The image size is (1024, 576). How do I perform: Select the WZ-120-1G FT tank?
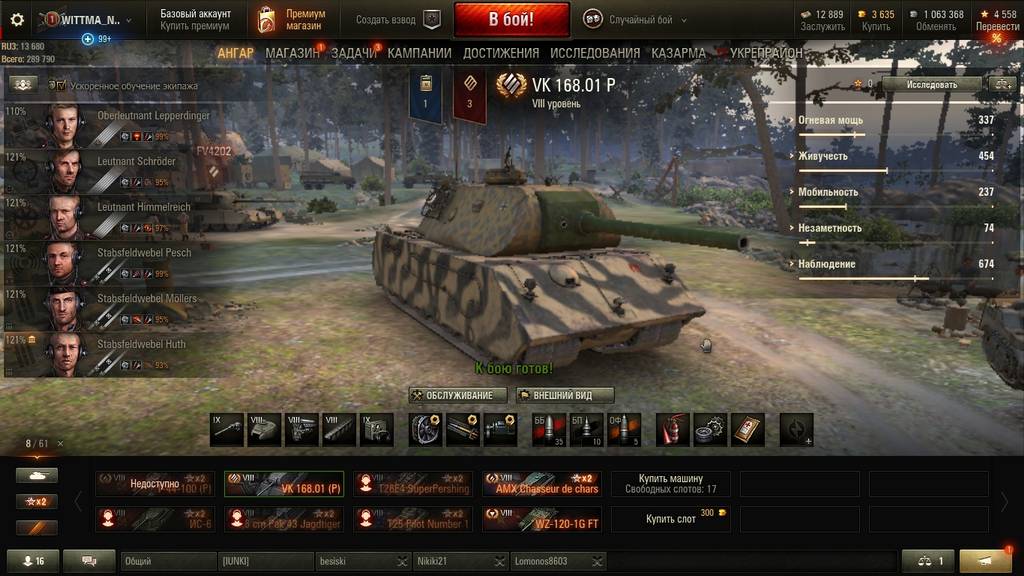tap(541, 519)
